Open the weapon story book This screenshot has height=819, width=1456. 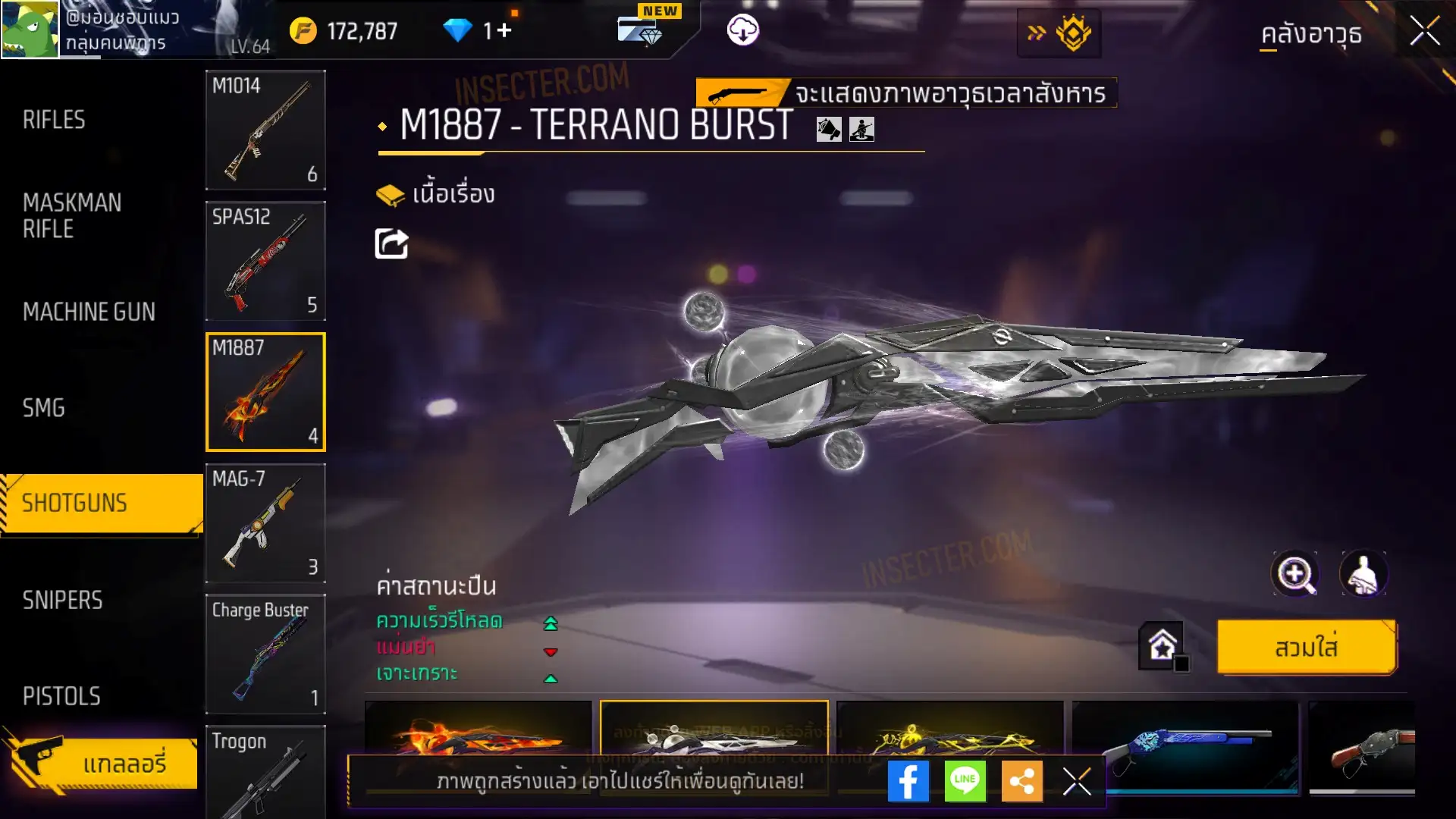click(436, 195)
